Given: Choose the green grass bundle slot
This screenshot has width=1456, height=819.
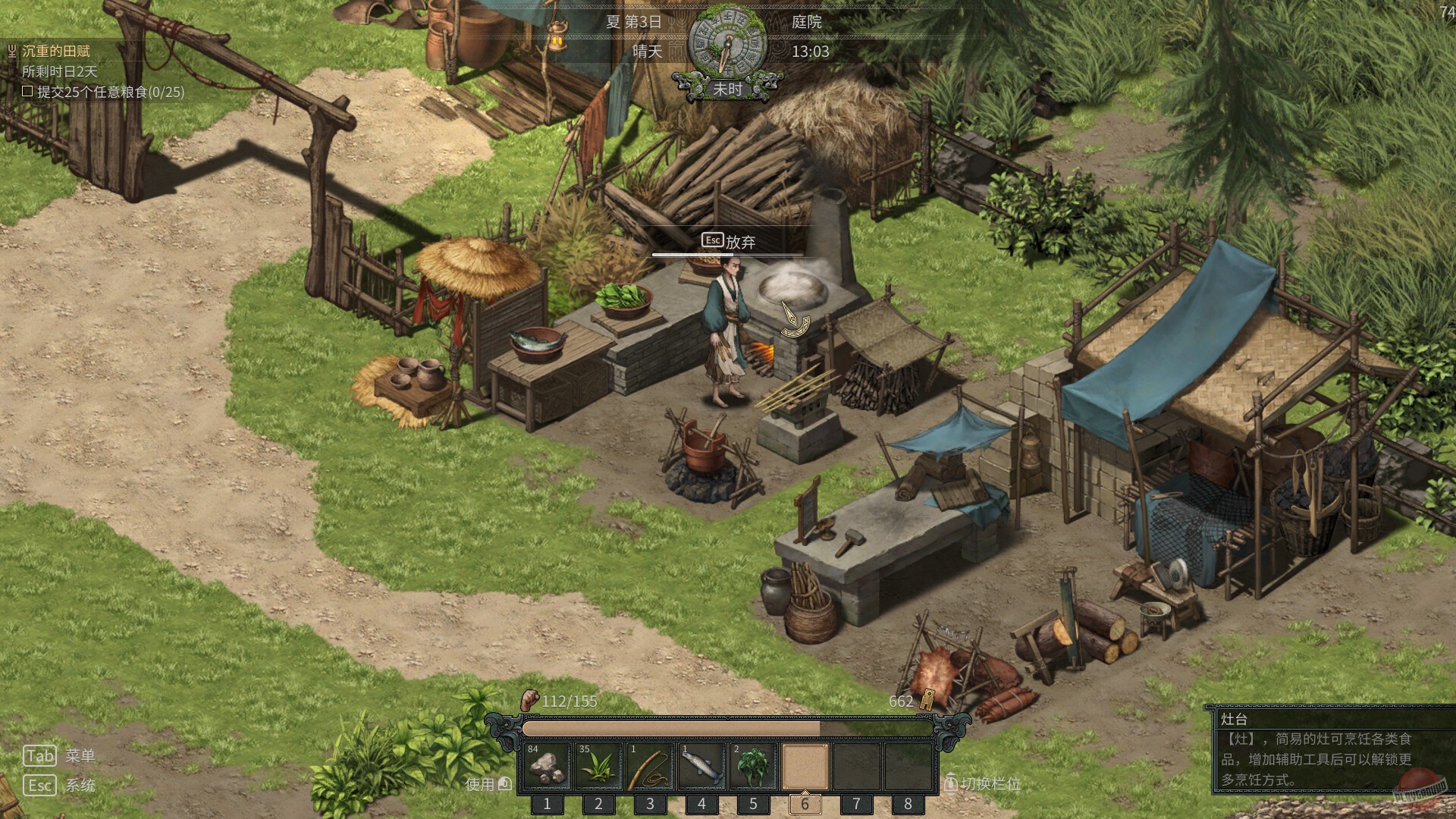Looking at the screenshot, I should pyautogui.click(x=599, y=767).
